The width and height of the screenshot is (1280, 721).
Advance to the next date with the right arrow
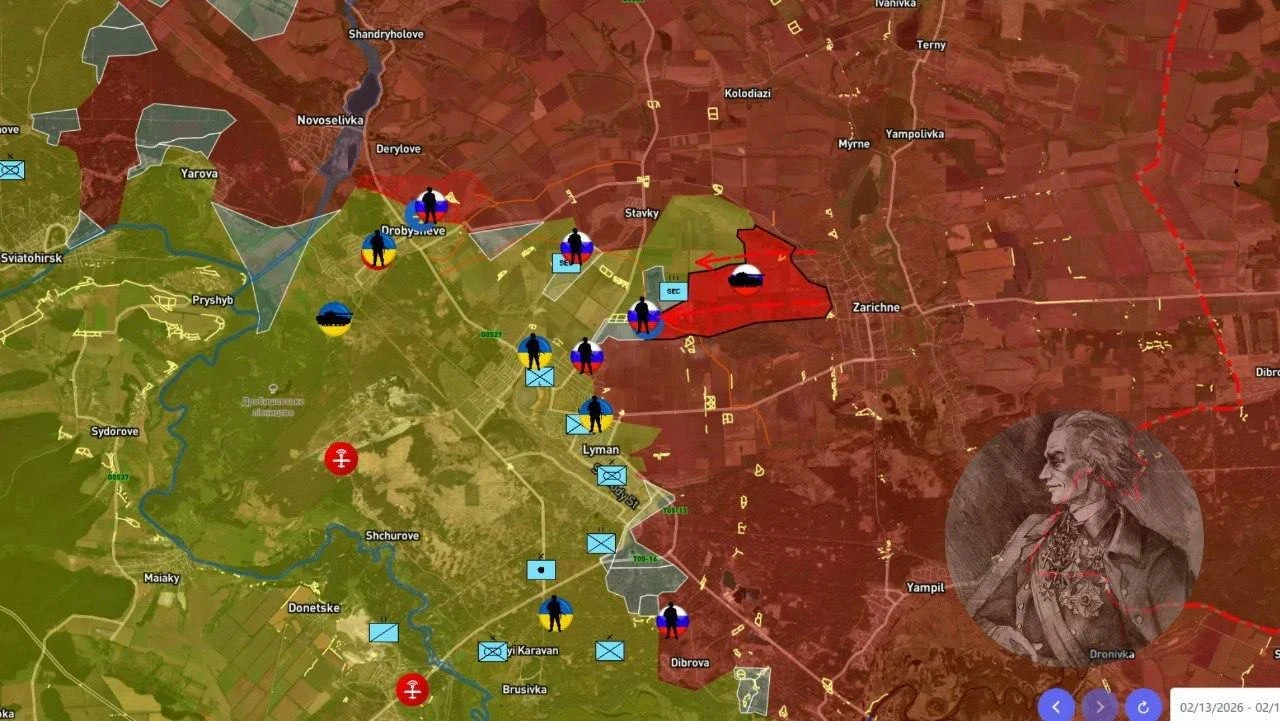coord(1100,705)
